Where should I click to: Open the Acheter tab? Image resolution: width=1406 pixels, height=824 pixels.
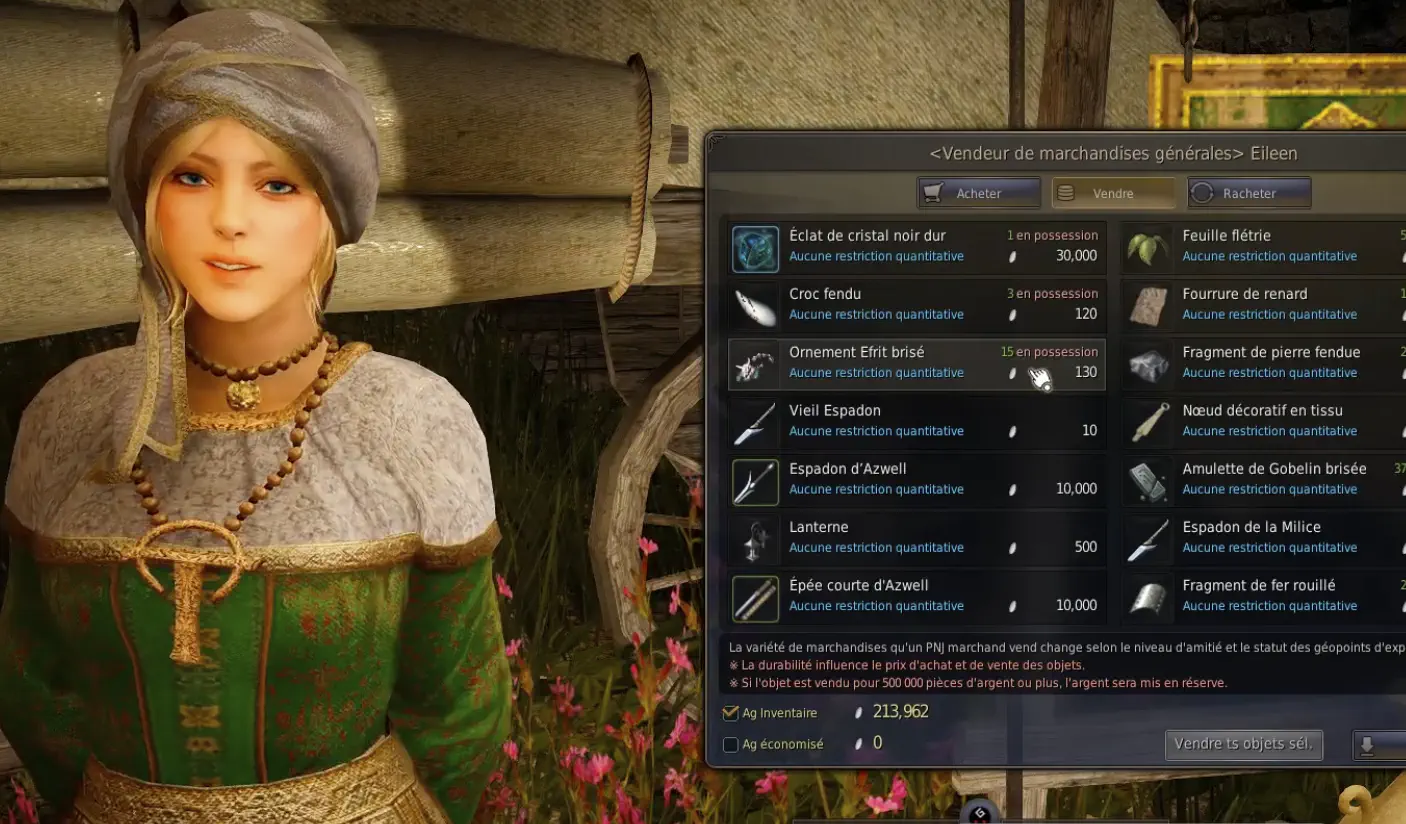[x=978, y=192]
